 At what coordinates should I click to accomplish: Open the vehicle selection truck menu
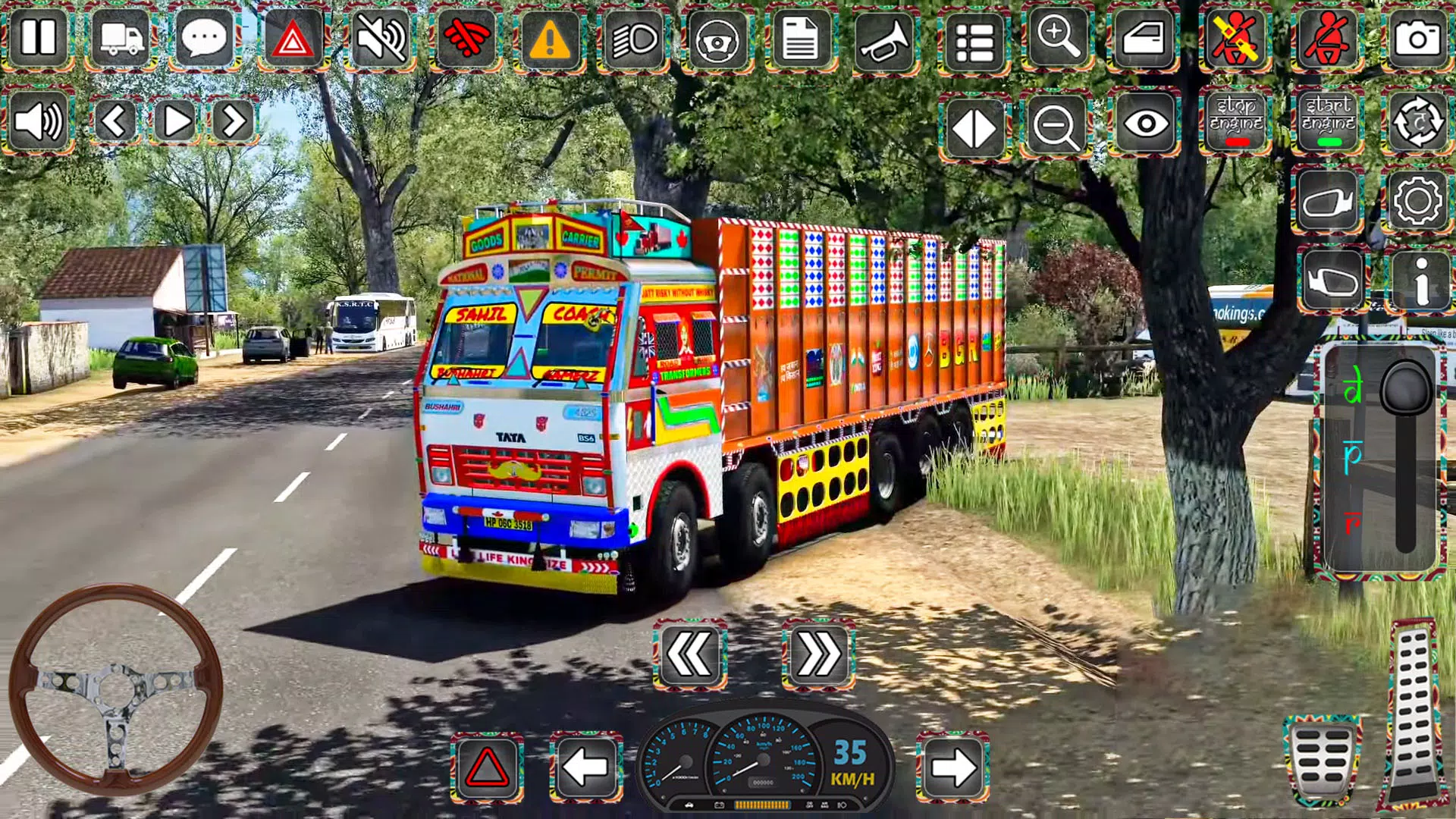121,39
